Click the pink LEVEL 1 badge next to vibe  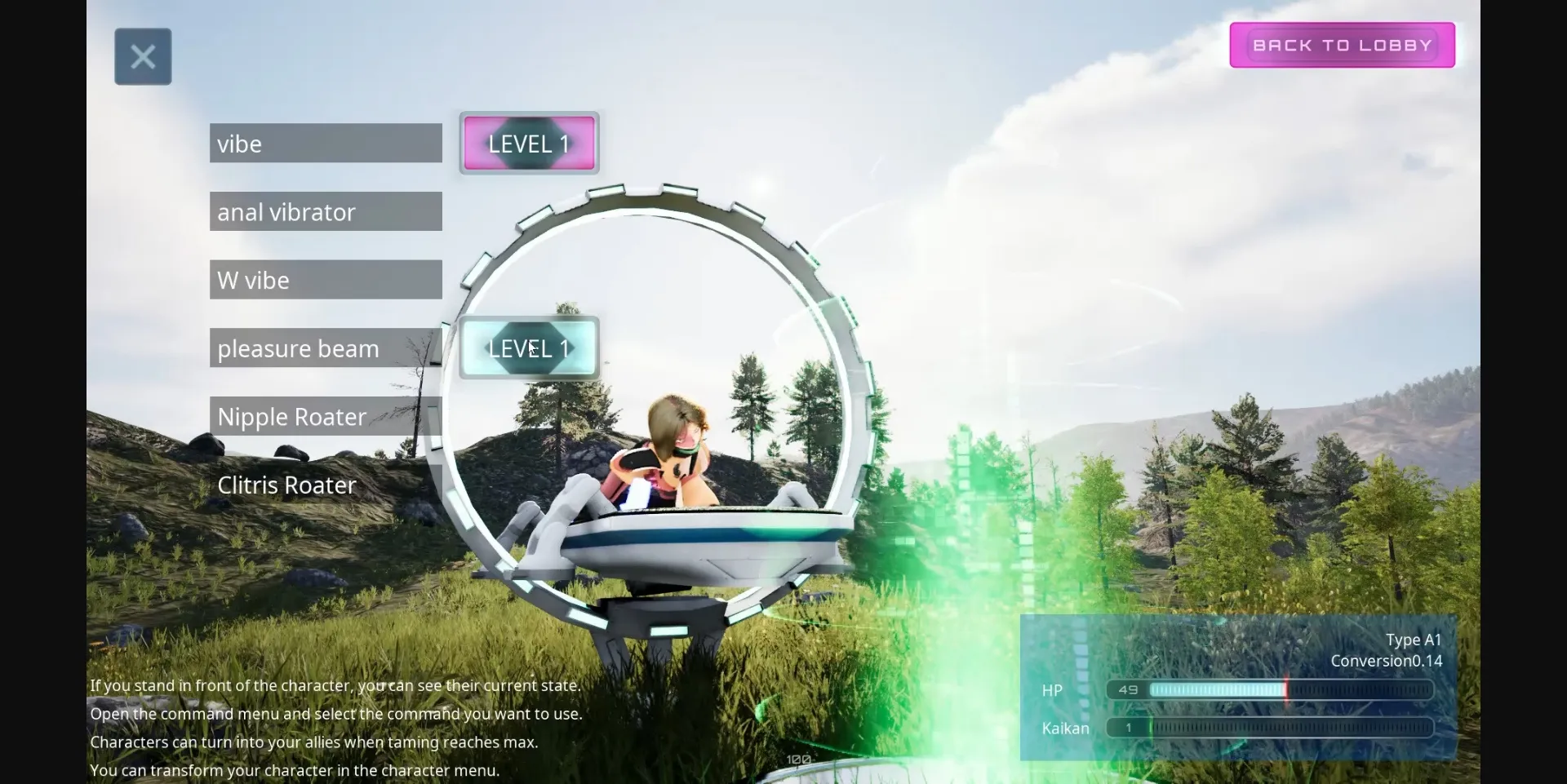(529, 144)
